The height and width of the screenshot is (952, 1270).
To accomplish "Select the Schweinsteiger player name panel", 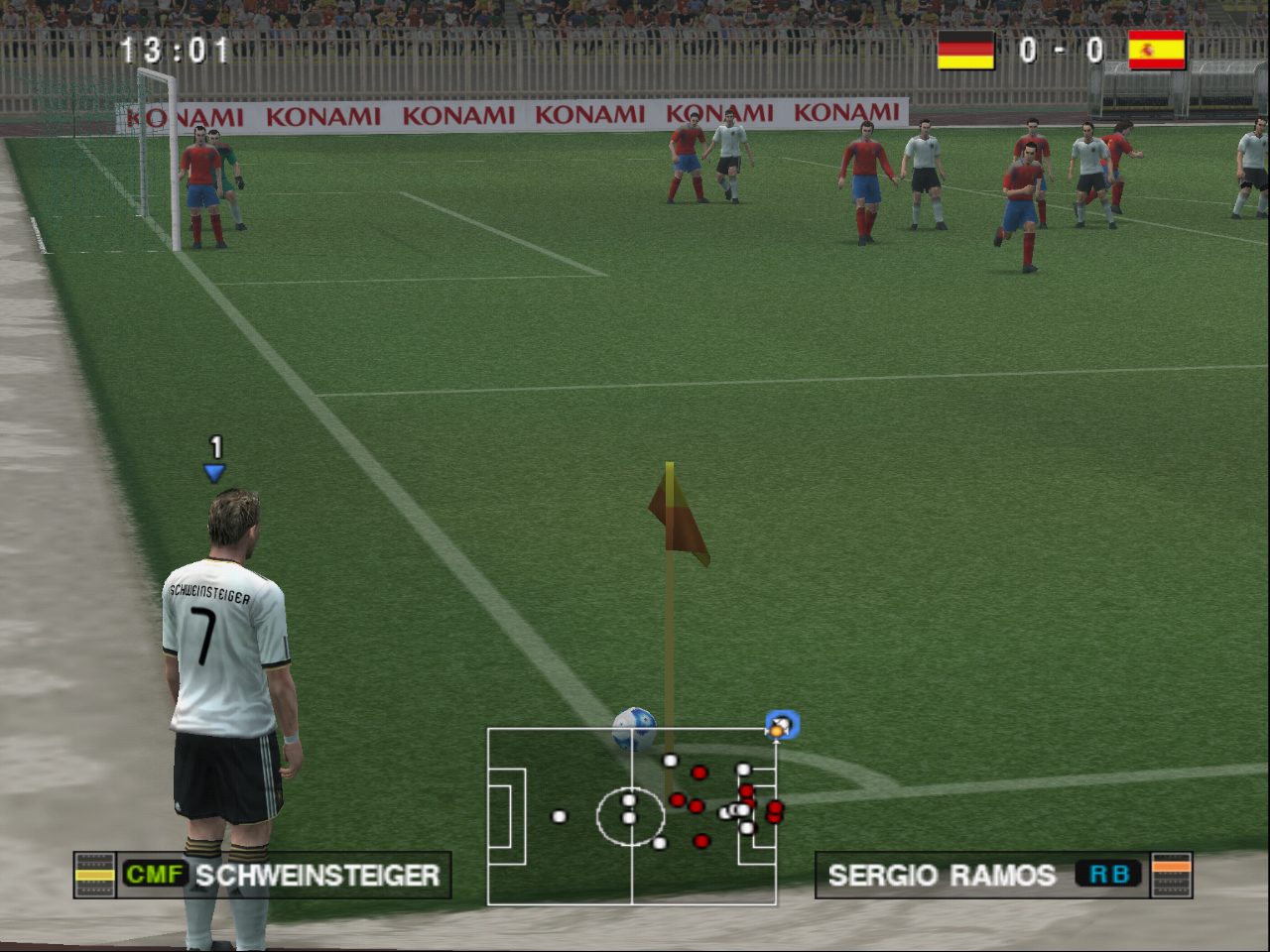I will [x=263, y=875].
